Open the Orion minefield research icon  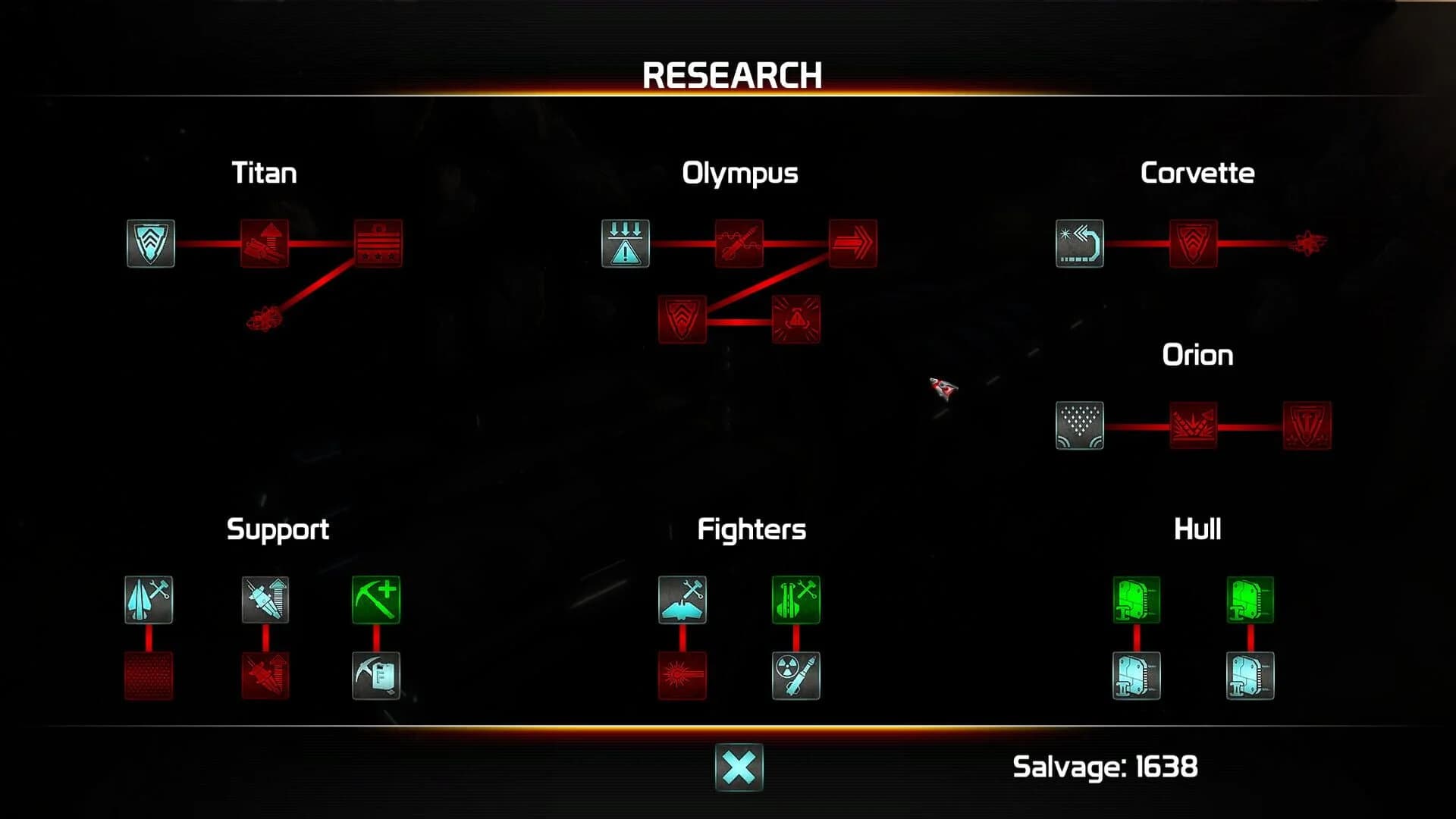coord(1080,426)
